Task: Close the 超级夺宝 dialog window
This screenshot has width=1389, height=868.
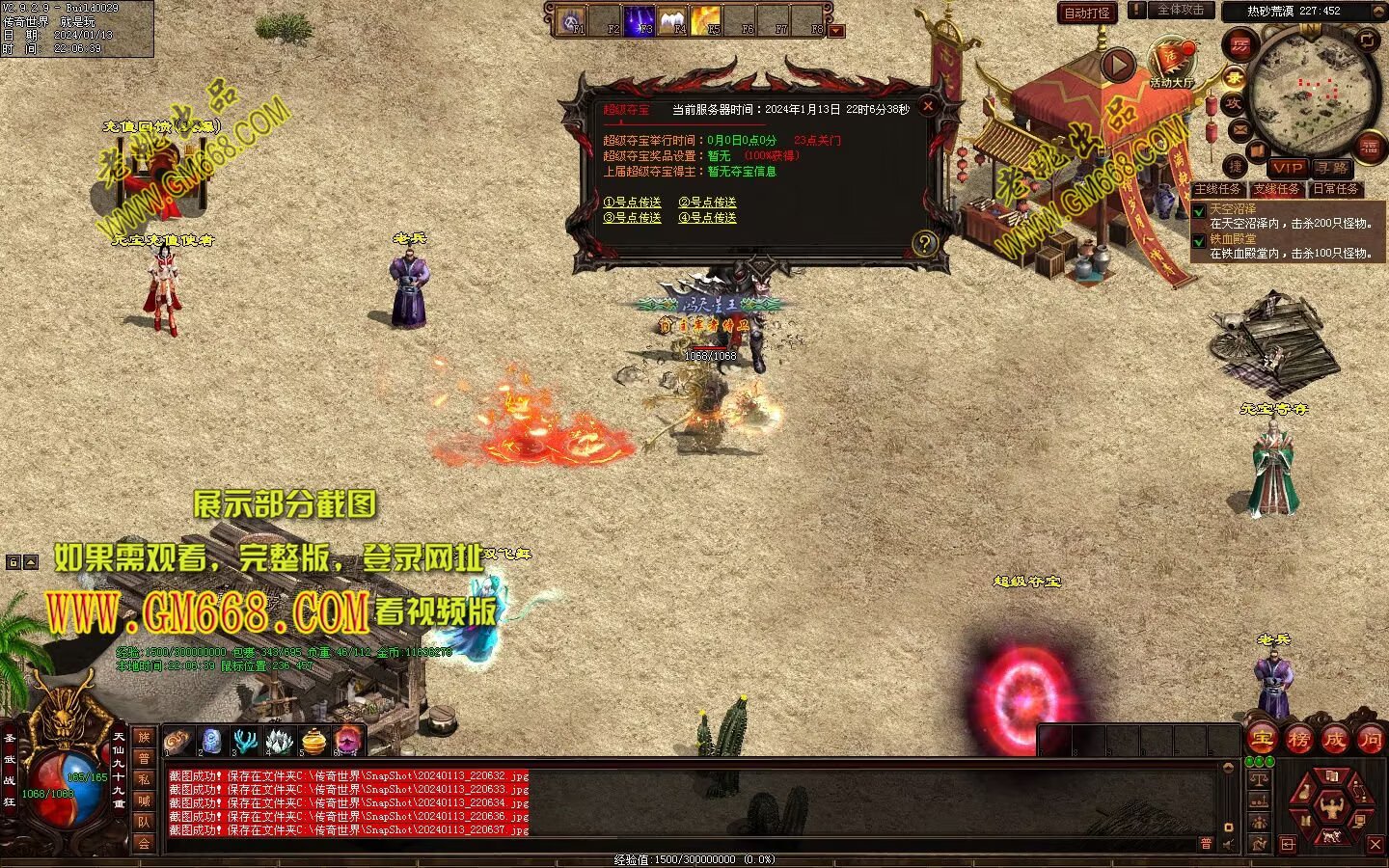Action: pos(928,105)
